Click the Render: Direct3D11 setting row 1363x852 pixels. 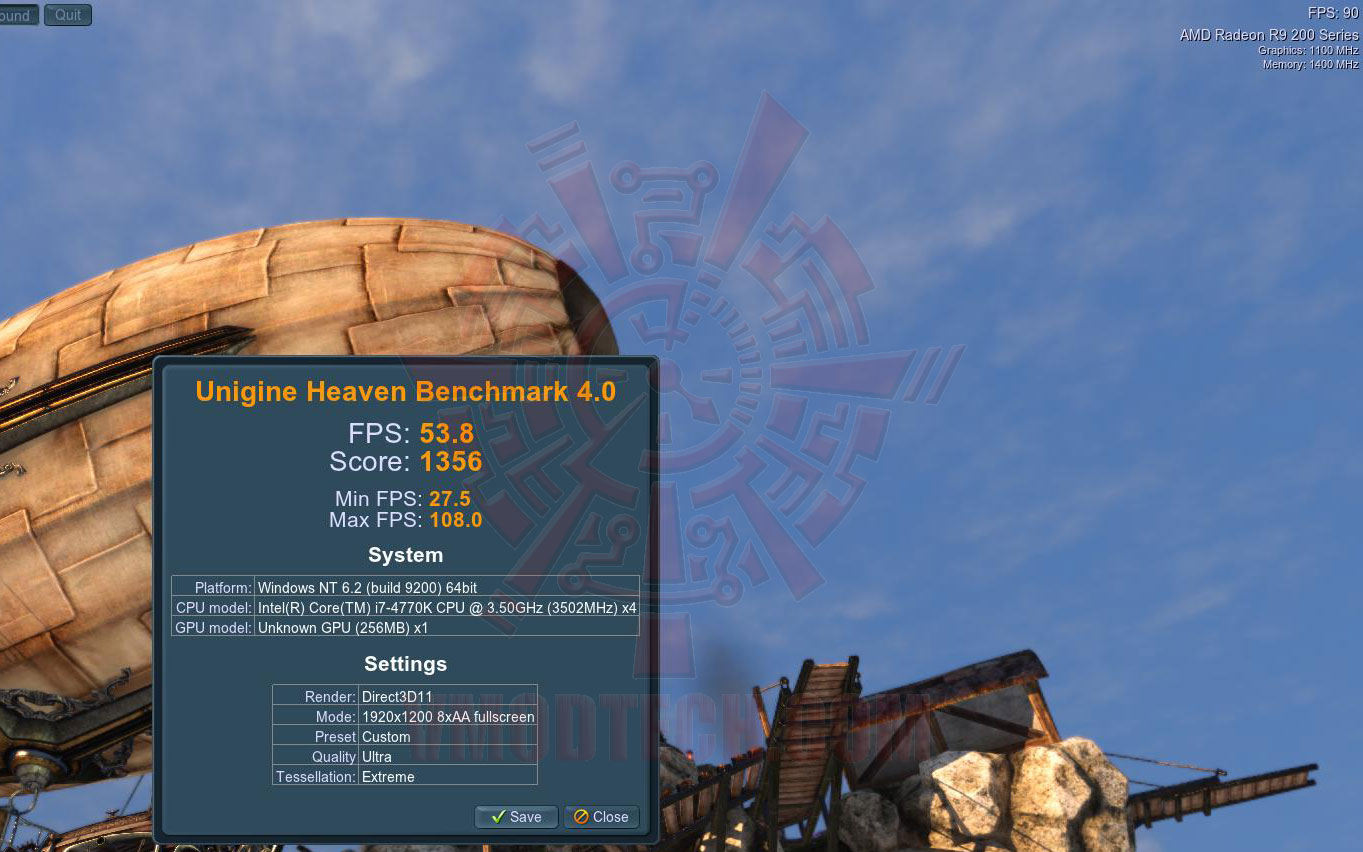point(404,697)
